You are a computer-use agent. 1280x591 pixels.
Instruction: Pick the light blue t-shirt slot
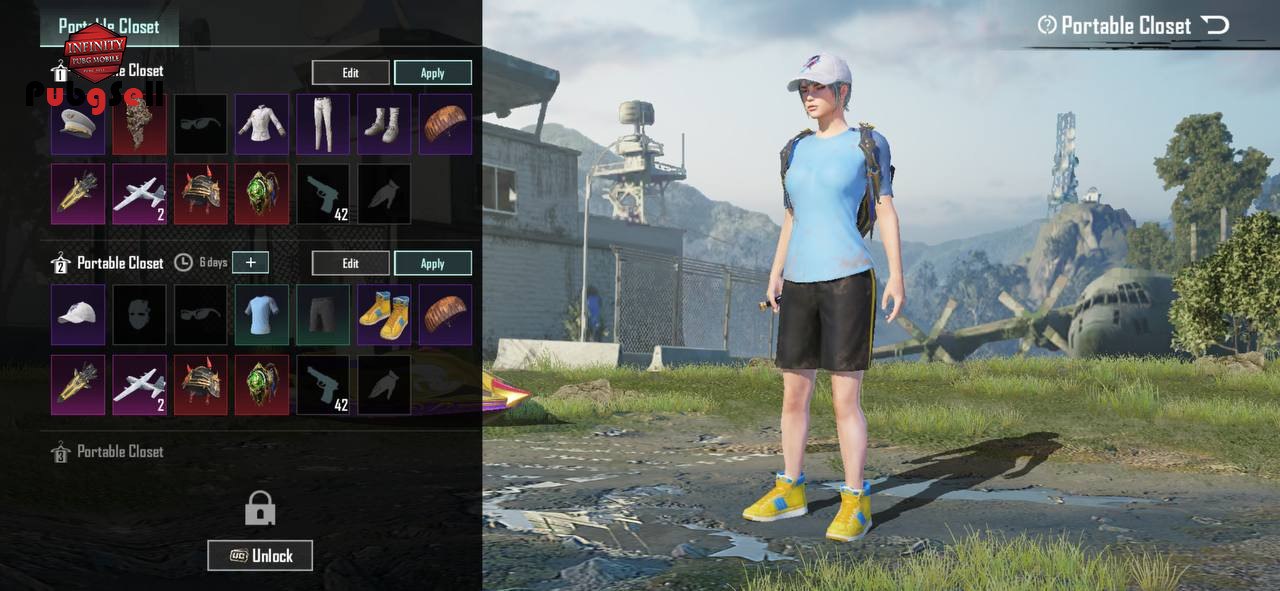point(262,315)
